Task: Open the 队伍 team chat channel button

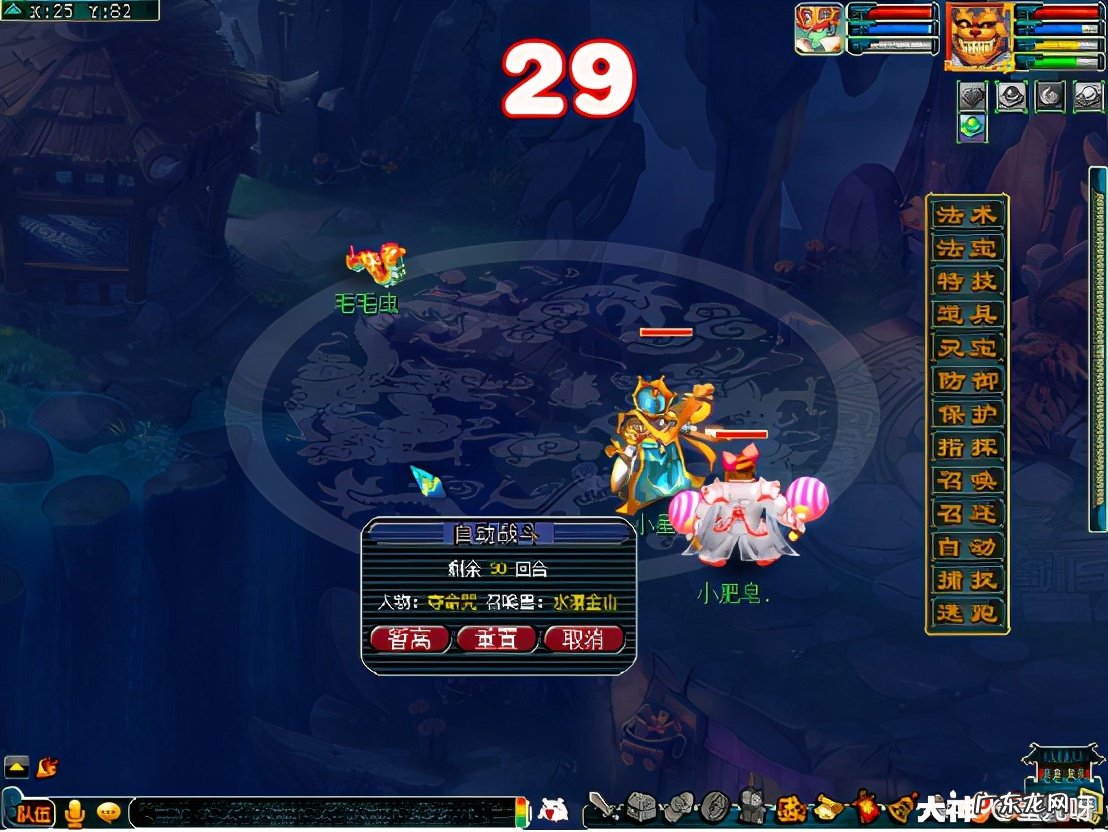Action: [33, 813]
